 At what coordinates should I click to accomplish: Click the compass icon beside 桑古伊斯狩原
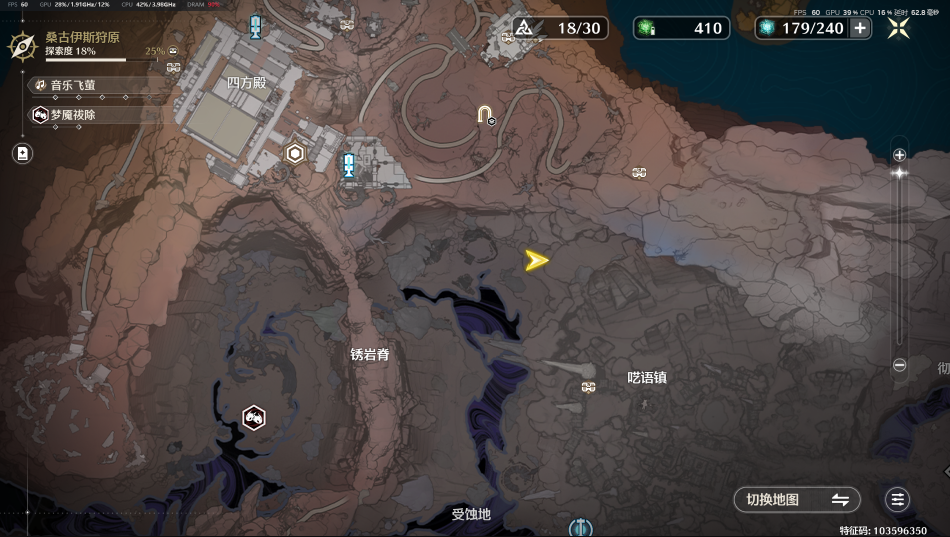coord(23,45)
